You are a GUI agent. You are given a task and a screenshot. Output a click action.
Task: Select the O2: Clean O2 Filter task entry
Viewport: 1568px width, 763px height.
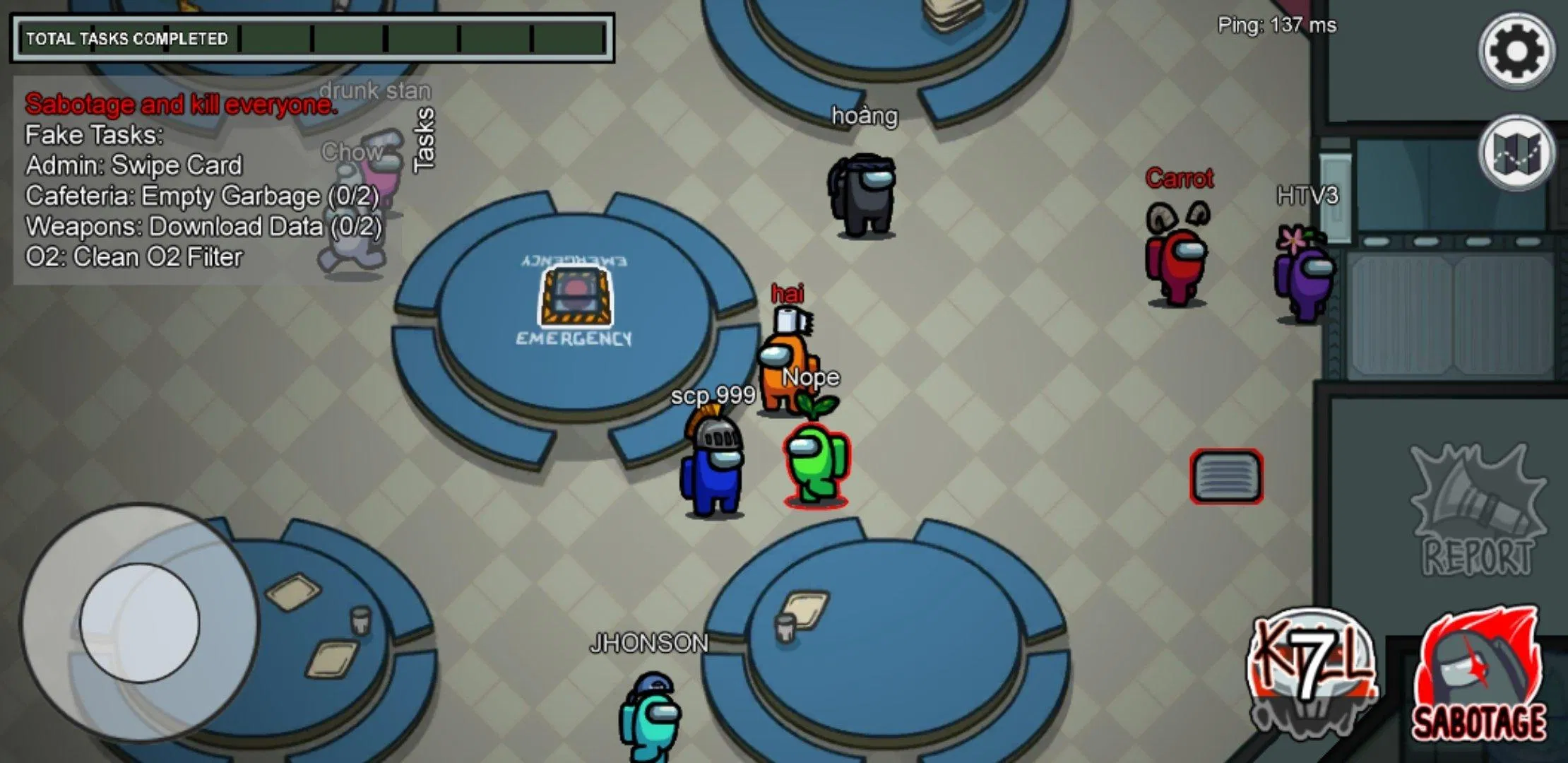(134, 256)
